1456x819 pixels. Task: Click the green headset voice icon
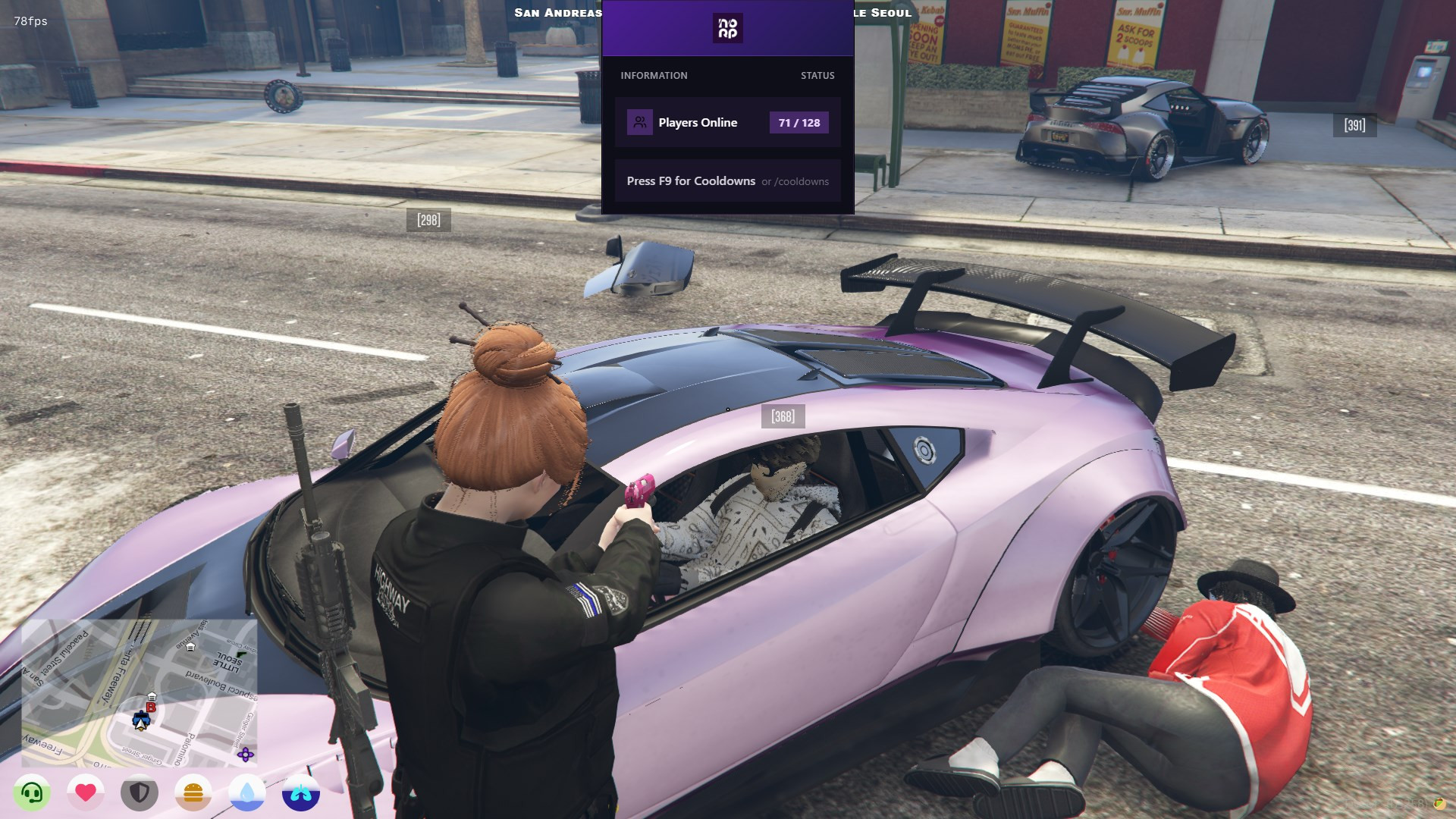coord(32,793)
